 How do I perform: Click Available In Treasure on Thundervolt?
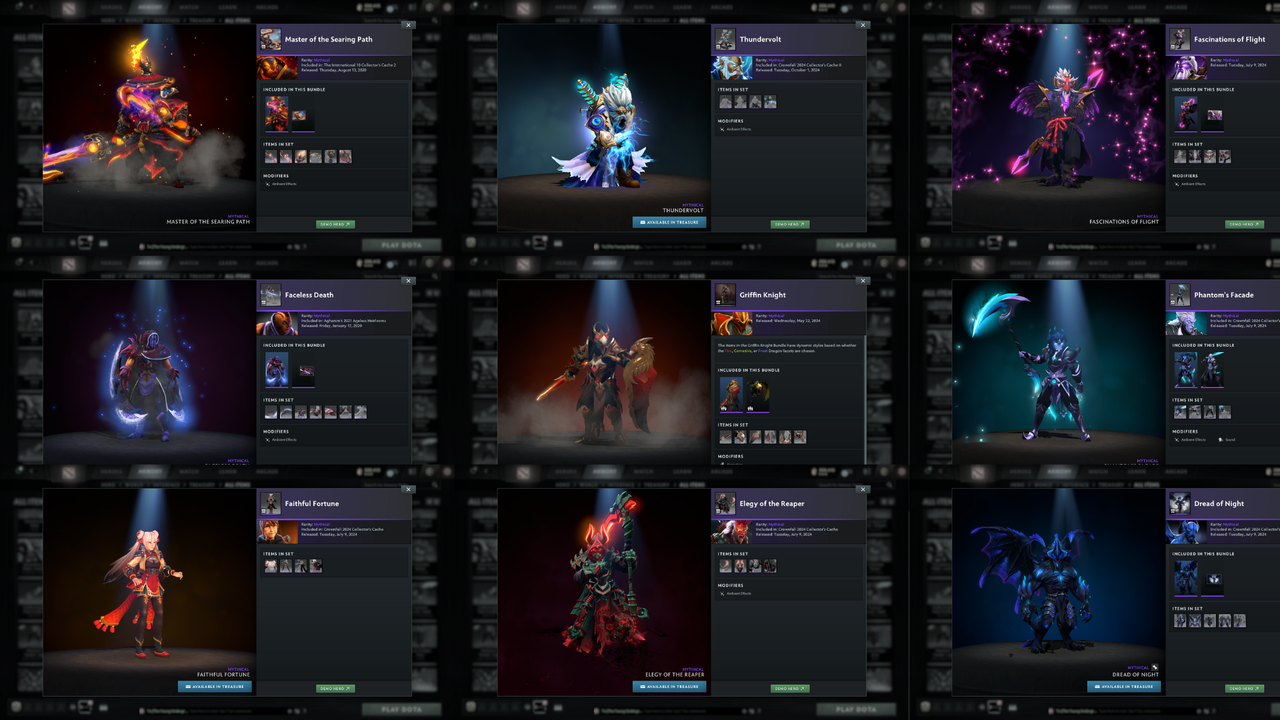tap(668, 222)
